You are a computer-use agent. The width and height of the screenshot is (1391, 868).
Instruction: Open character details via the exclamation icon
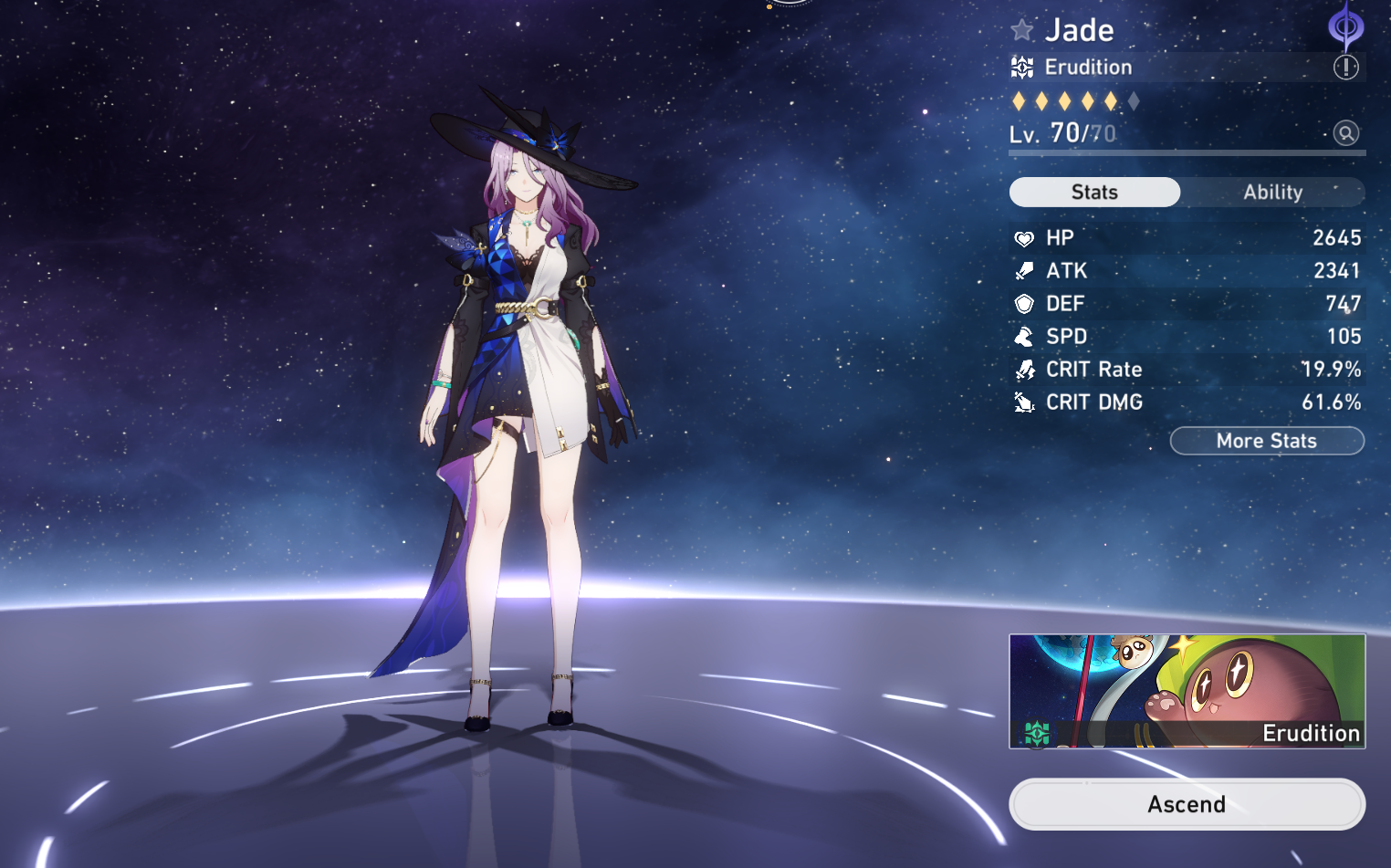point(1346,67)
